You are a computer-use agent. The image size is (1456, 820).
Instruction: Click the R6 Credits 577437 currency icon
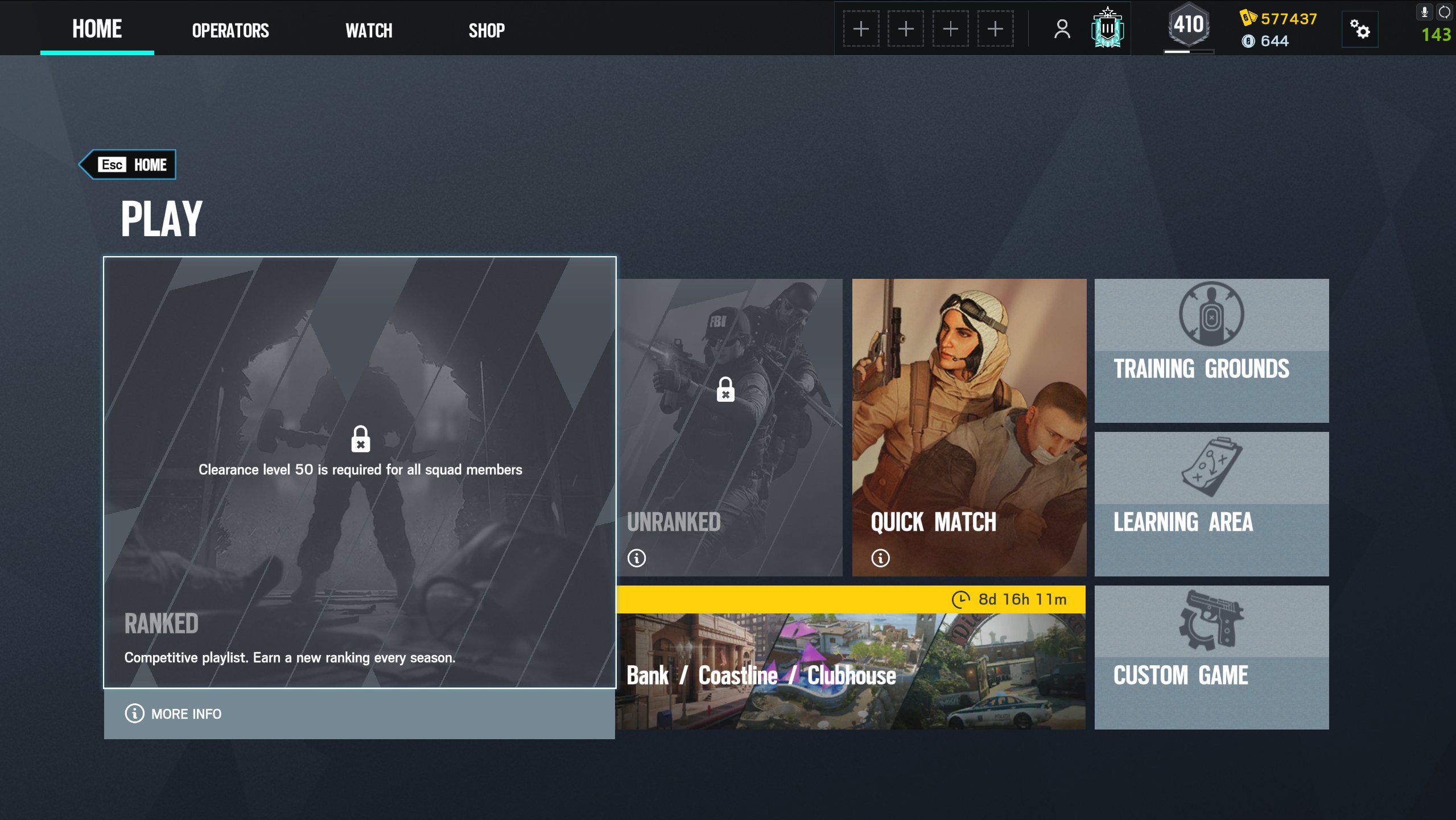tap(1249, 19)
